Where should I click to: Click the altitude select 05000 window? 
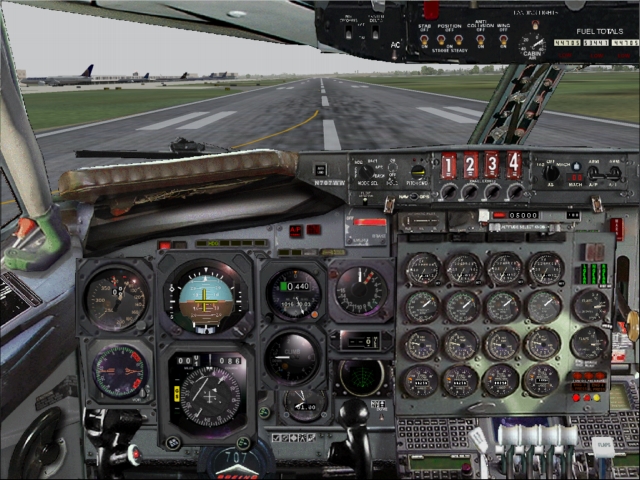pos(523,215)
